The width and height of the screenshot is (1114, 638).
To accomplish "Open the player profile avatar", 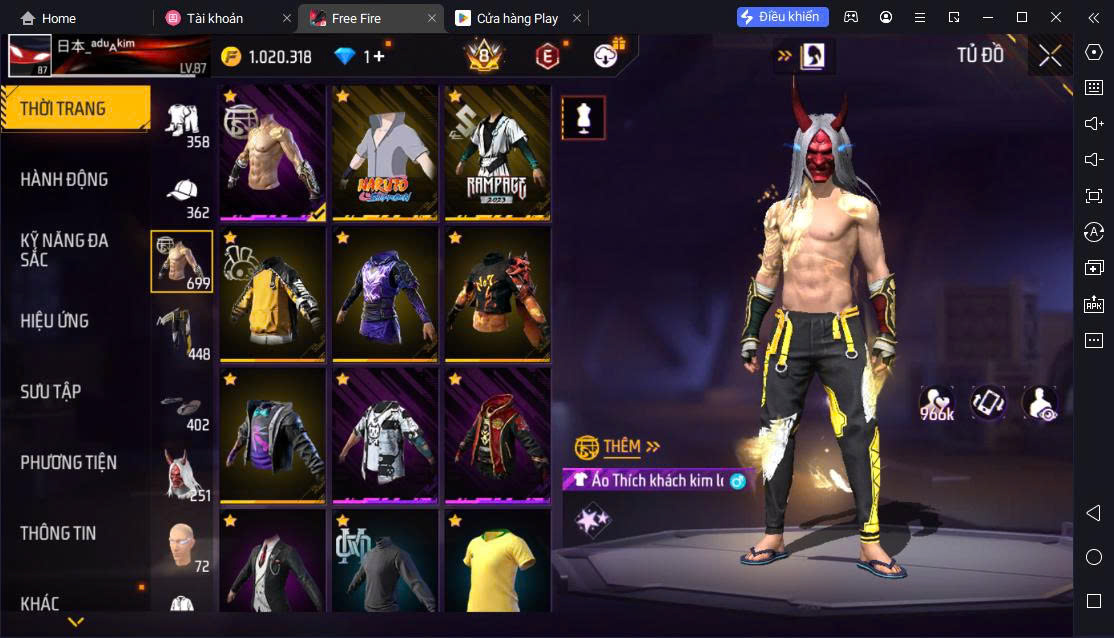I will 30,57.
